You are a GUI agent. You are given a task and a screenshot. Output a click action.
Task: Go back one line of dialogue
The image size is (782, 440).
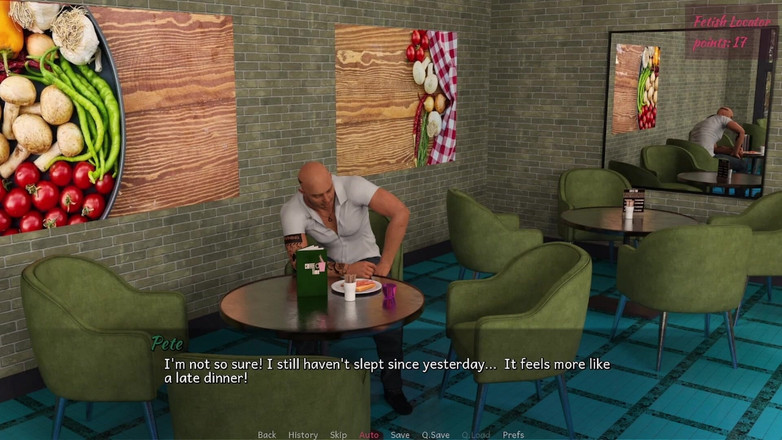[267, 435]
